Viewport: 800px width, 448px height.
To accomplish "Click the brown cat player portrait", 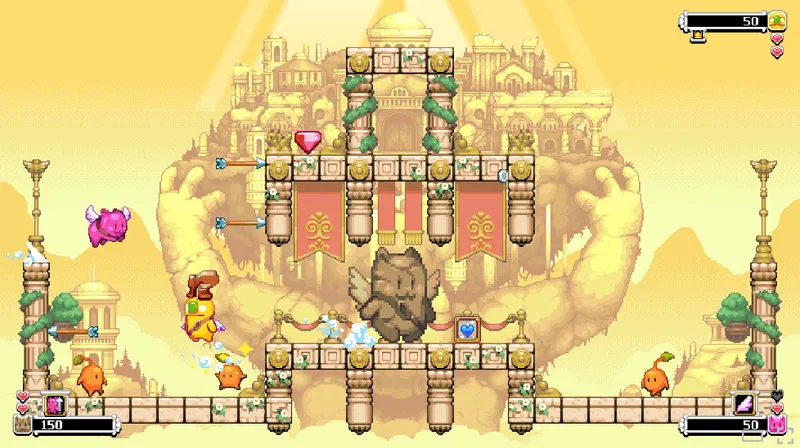I will click(x=22, y=426).
